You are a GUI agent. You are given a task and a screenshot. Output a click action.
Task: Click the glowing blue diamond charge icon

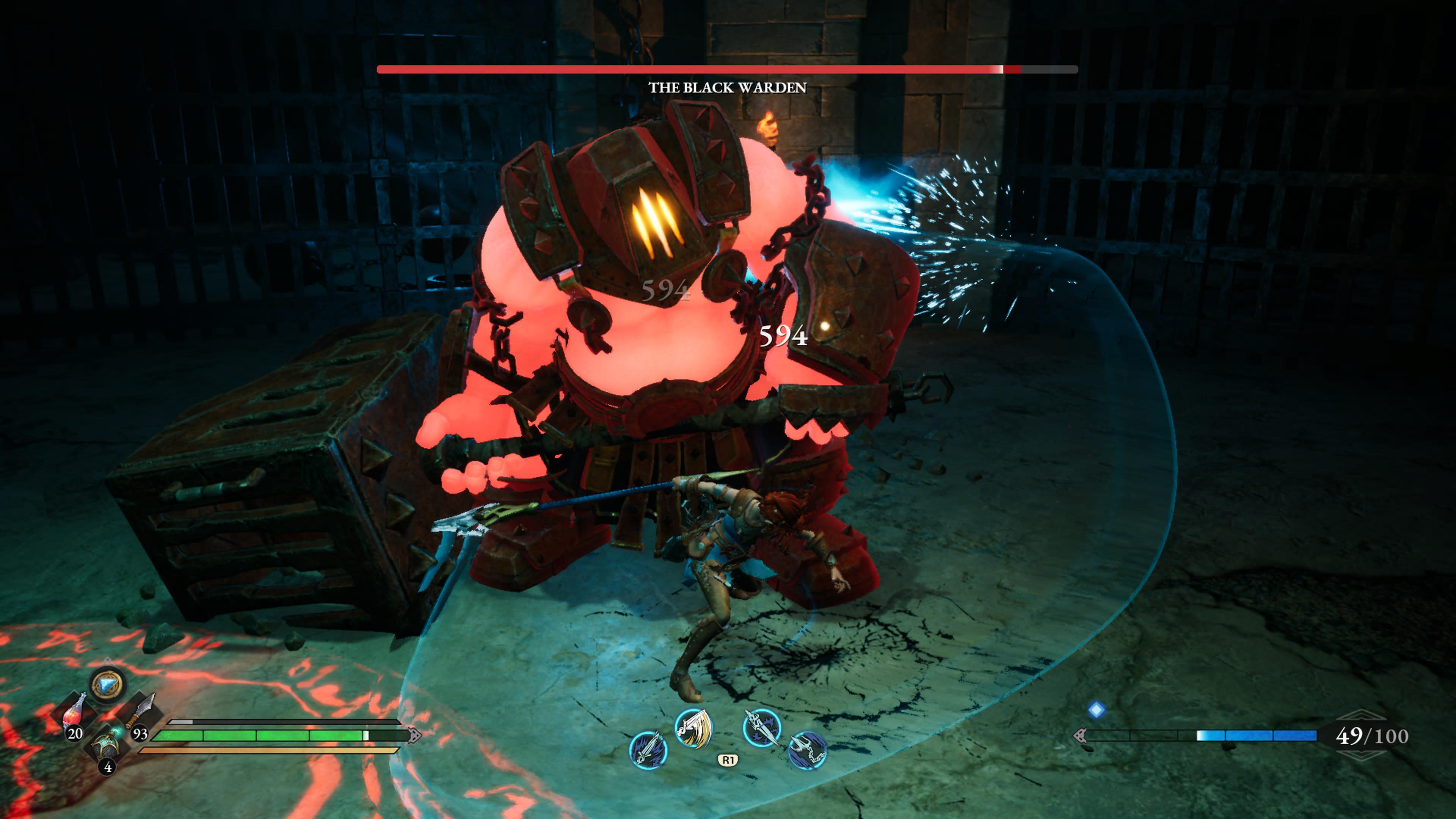[1096, 710]
